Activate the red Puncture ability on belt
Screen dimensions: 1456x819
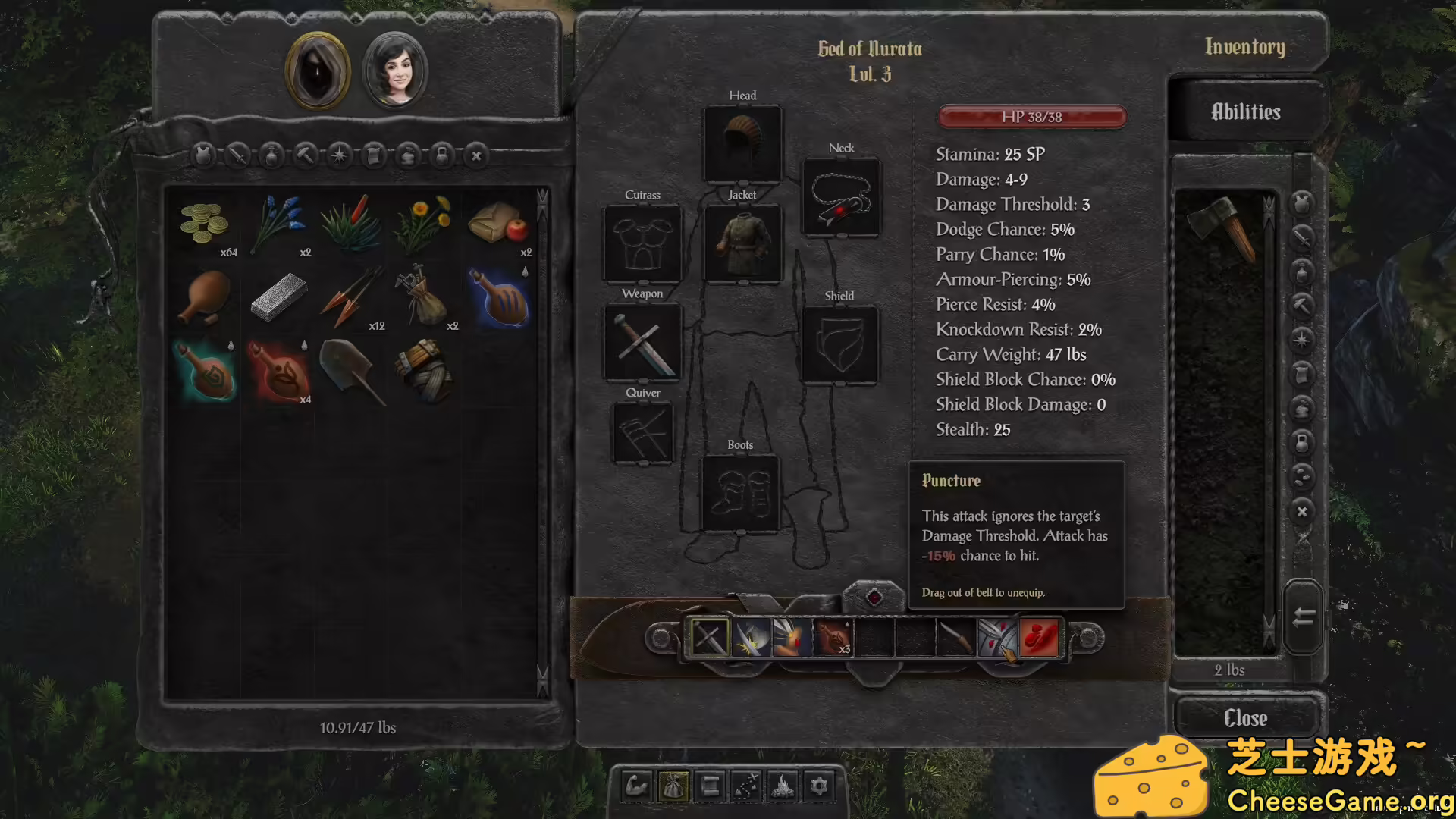[1039, 637]
